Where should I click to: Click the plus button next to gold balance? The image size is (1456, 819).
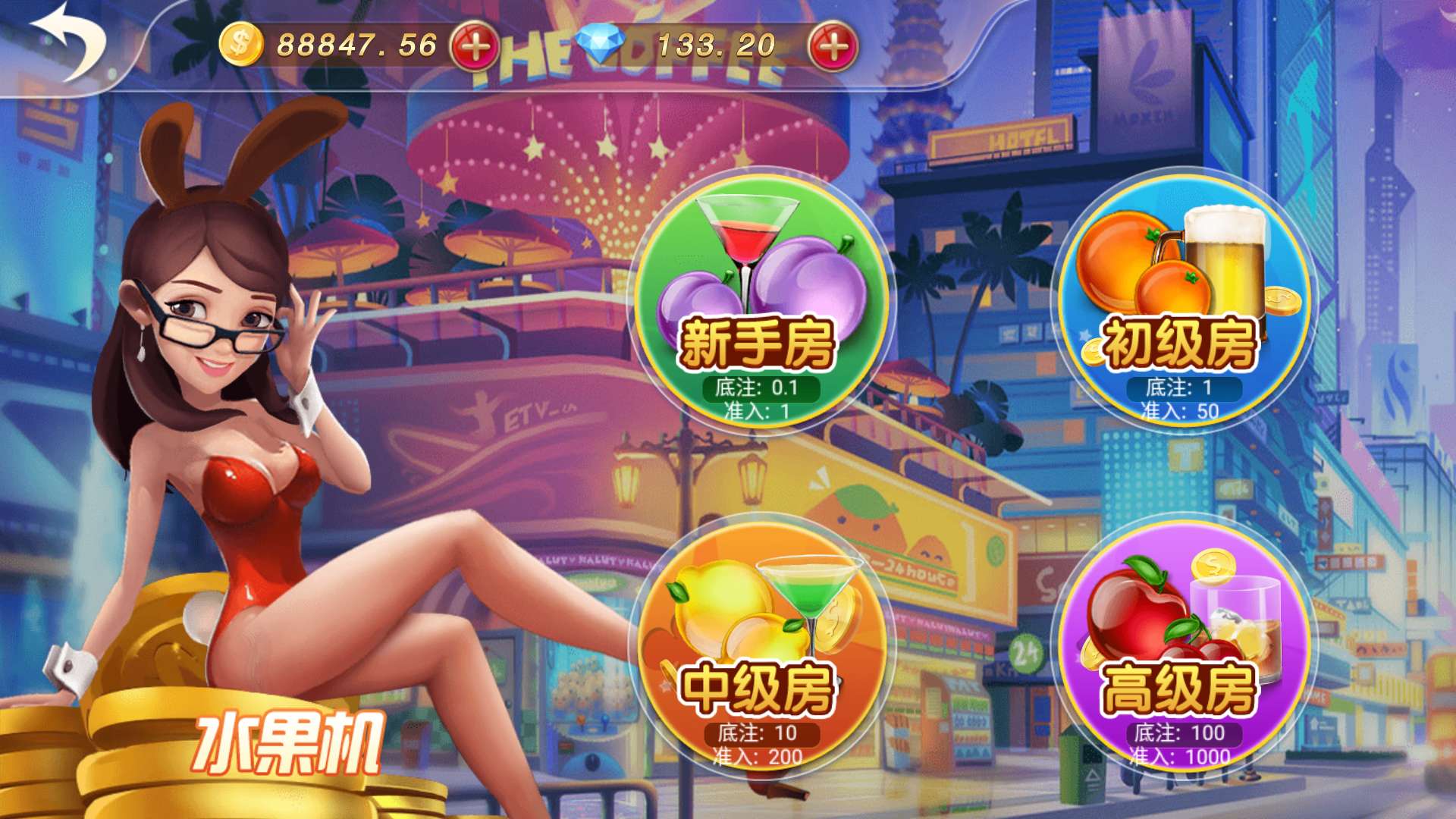click(475, 45)
